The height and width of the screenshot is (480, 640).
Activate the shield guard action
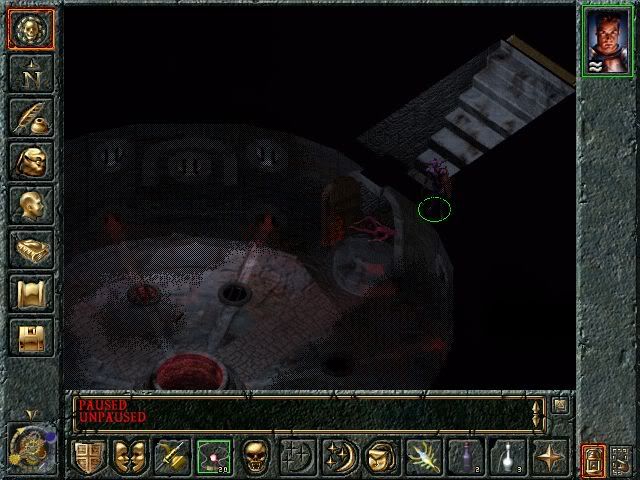[89, 457]
